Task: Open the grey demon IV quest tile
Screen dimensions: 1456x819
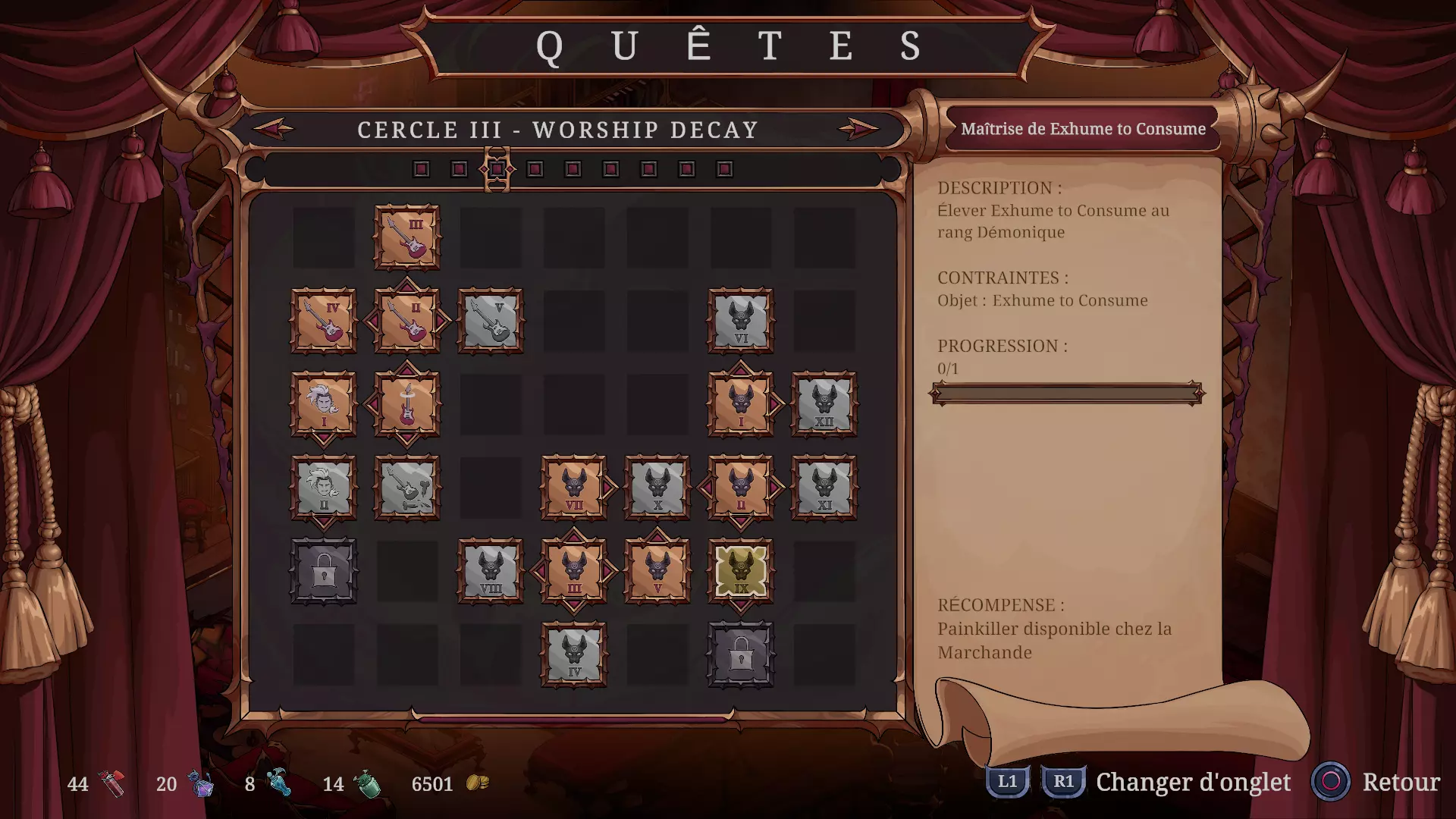Action: click(x=574, y=654)
